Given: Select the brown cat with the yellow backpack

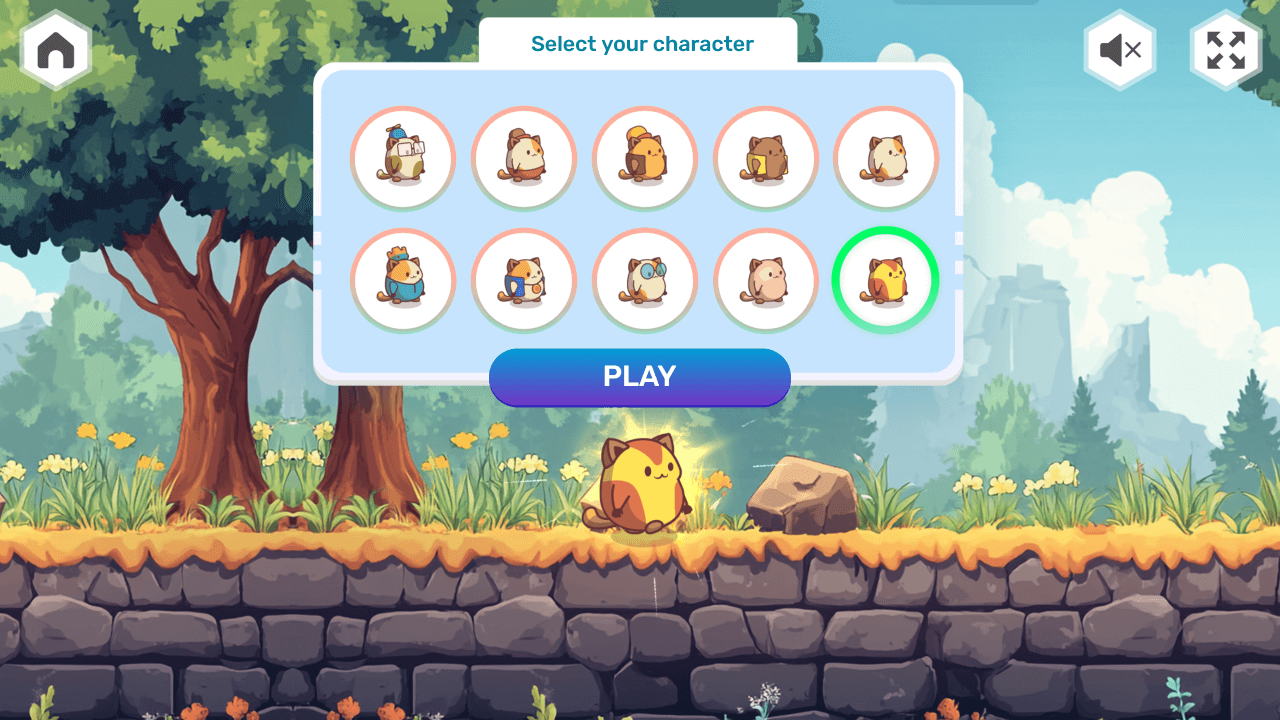Looking at the screenshot, I should [x=765, y=158].
